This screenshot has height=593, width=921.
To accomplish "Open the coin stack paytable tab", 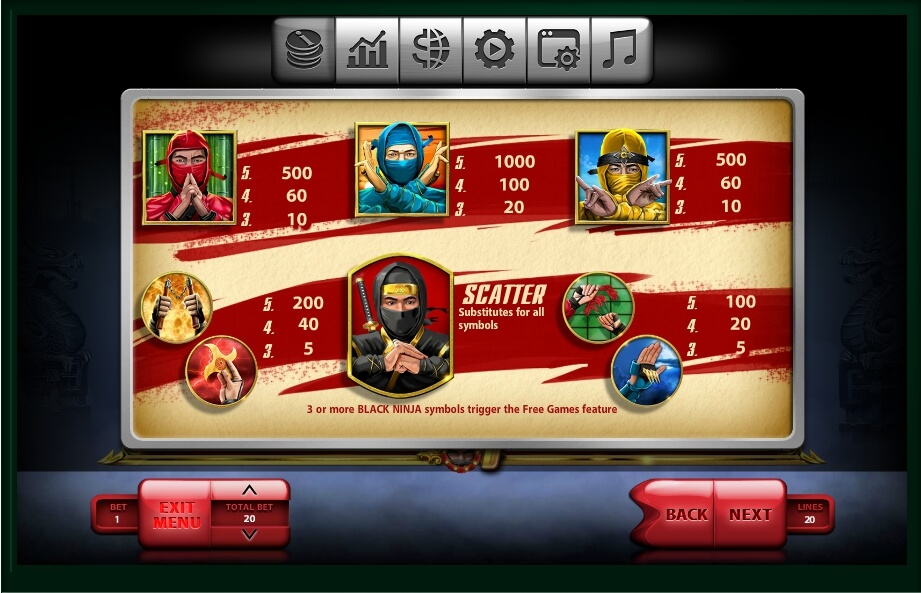I will click(x=304, y=50).
